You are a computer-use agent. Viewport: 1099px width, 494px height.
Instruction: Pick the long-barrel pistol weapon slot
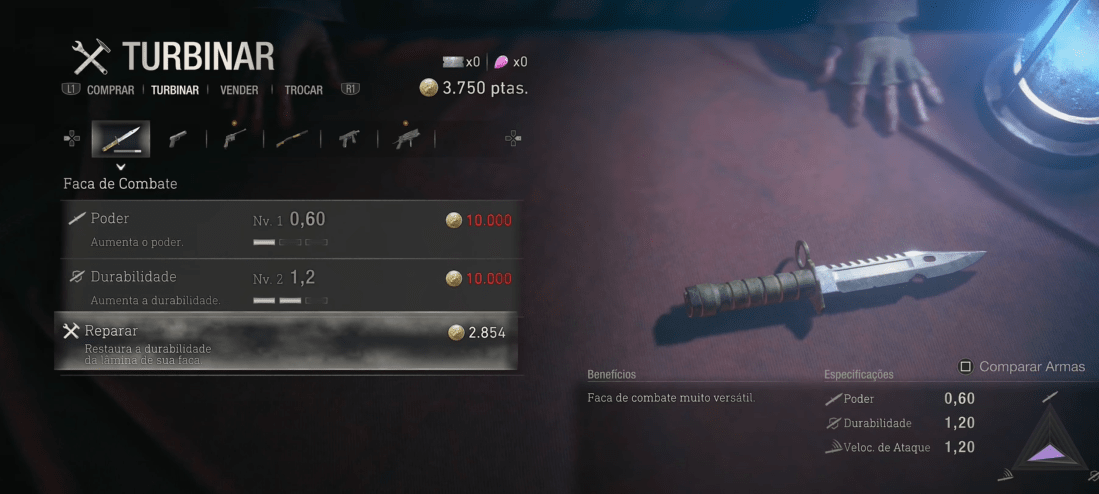(234, 139)
